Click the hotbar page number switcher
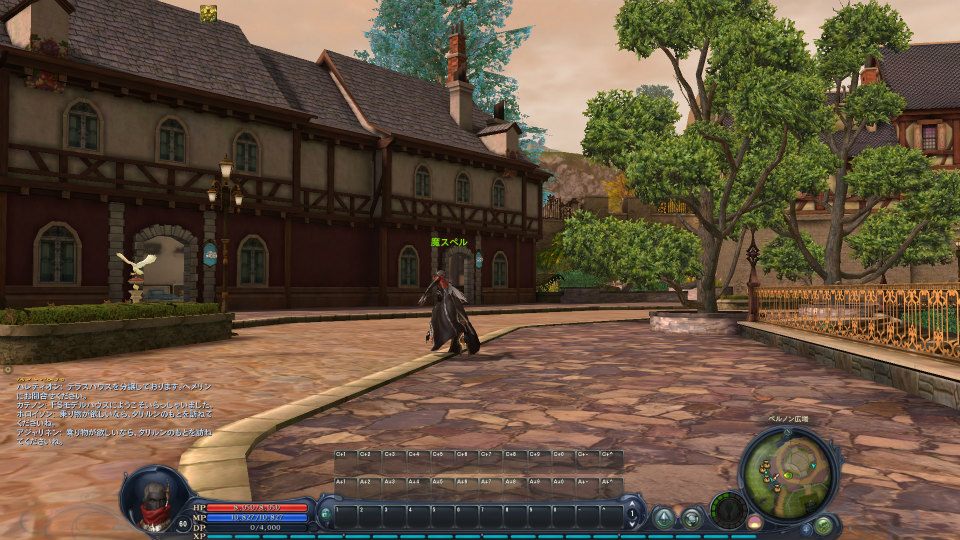The image size is (960, 540). click(x=632, y=515)
